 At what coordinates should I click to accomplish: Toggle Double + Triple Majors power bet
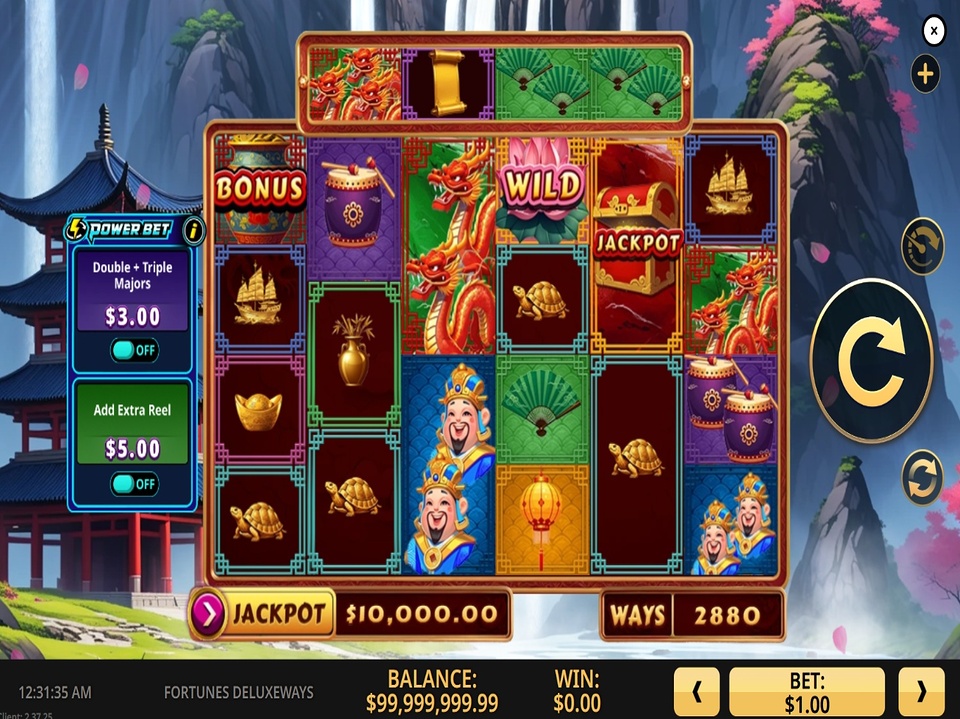[134, 350]
